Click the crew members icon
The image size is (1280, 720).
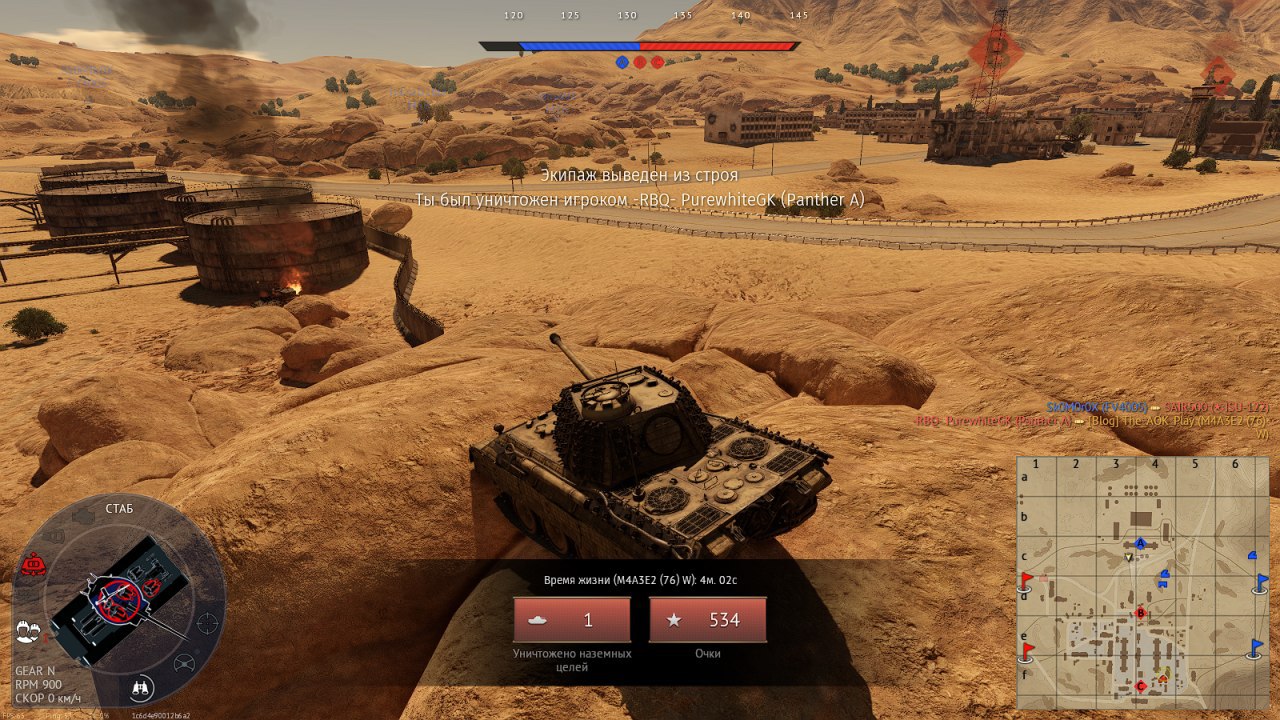click(x=28, y=632)
